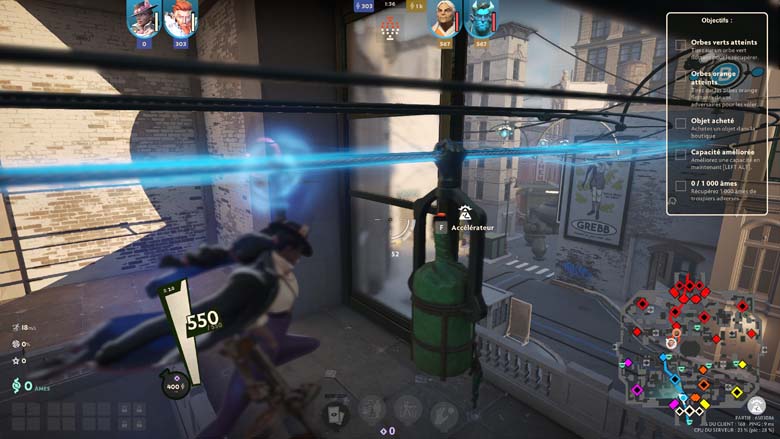Viewport: 780px width, 439px height.
Task: Toggle the 'Orbes verts atteints' objective checkbox
Action: (681, 45)
